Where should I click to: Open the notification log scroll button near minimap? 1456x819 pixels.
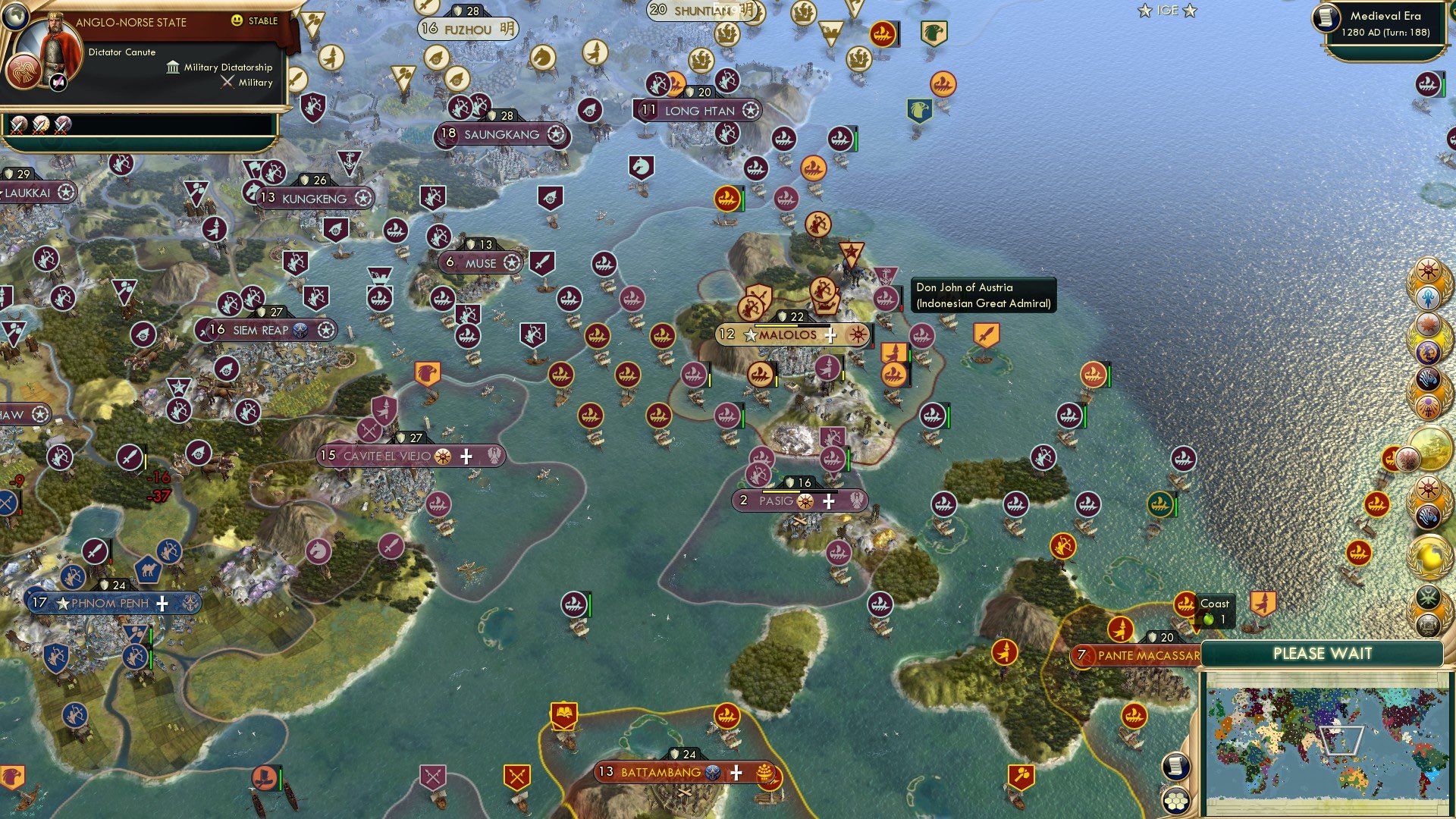1175,767
